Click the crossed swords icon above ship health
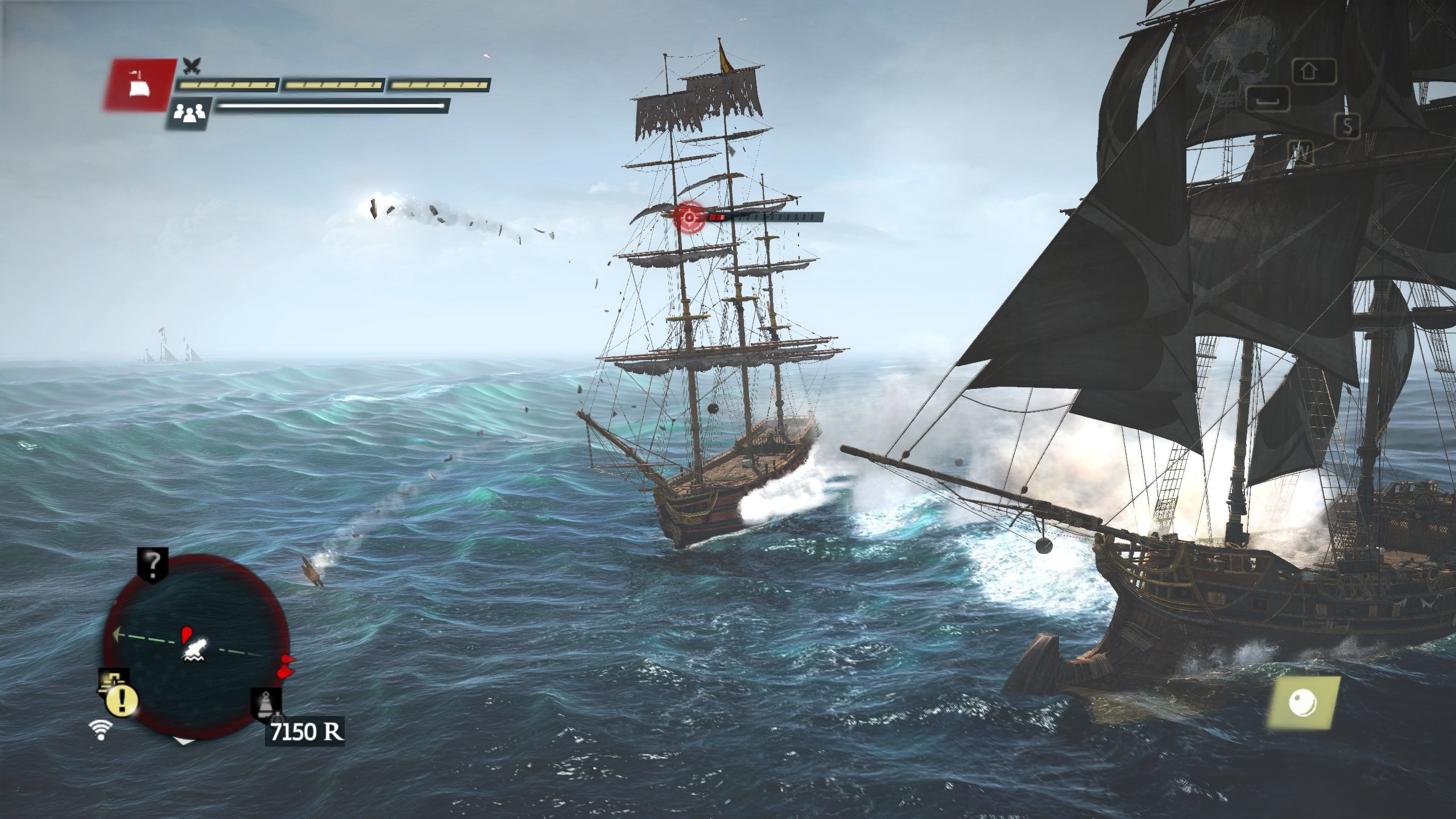 click(192, 66)
